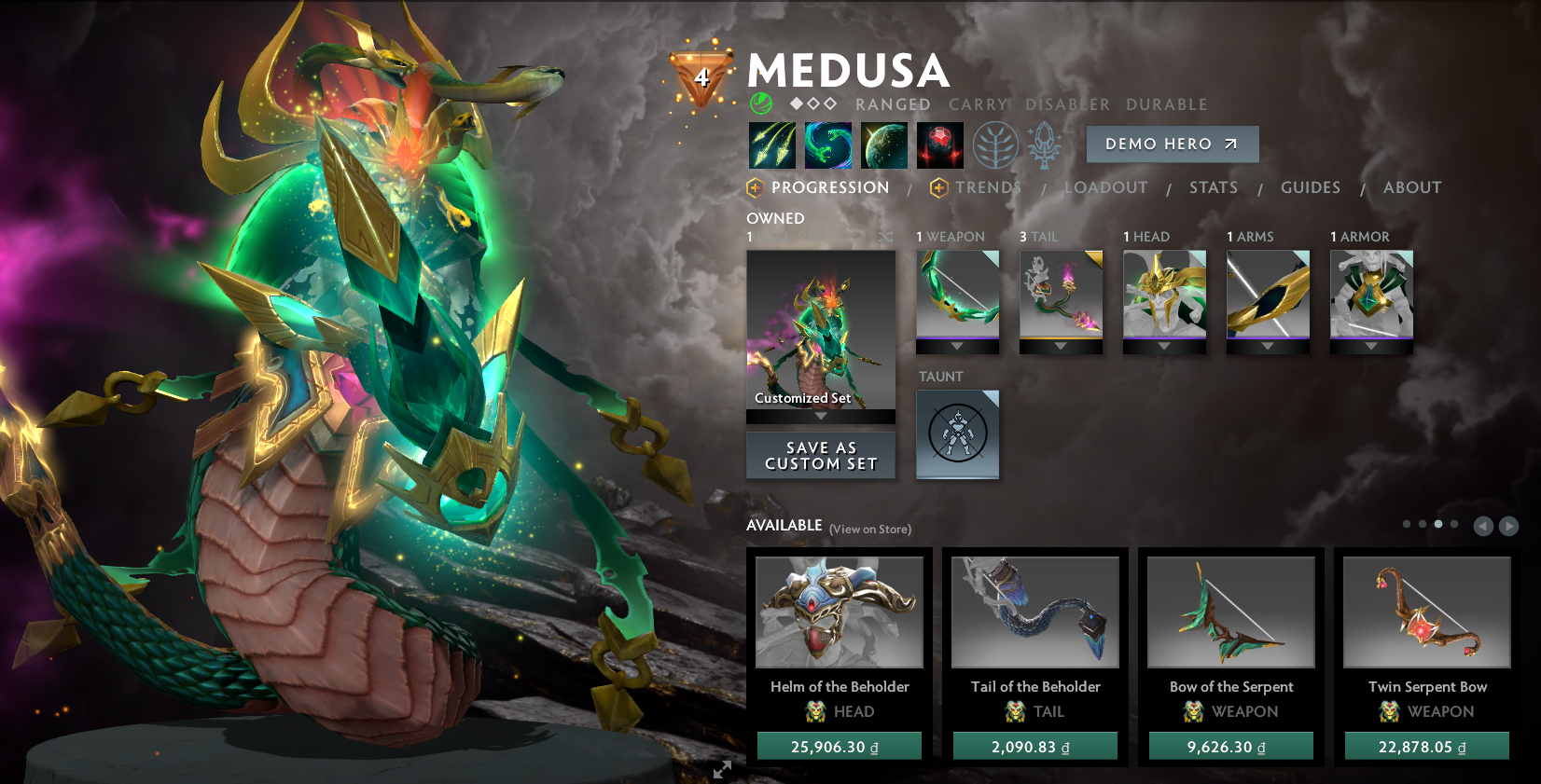1541x784 pixels.
Task: Switch to the TRENDS tab
Action: 987,186
